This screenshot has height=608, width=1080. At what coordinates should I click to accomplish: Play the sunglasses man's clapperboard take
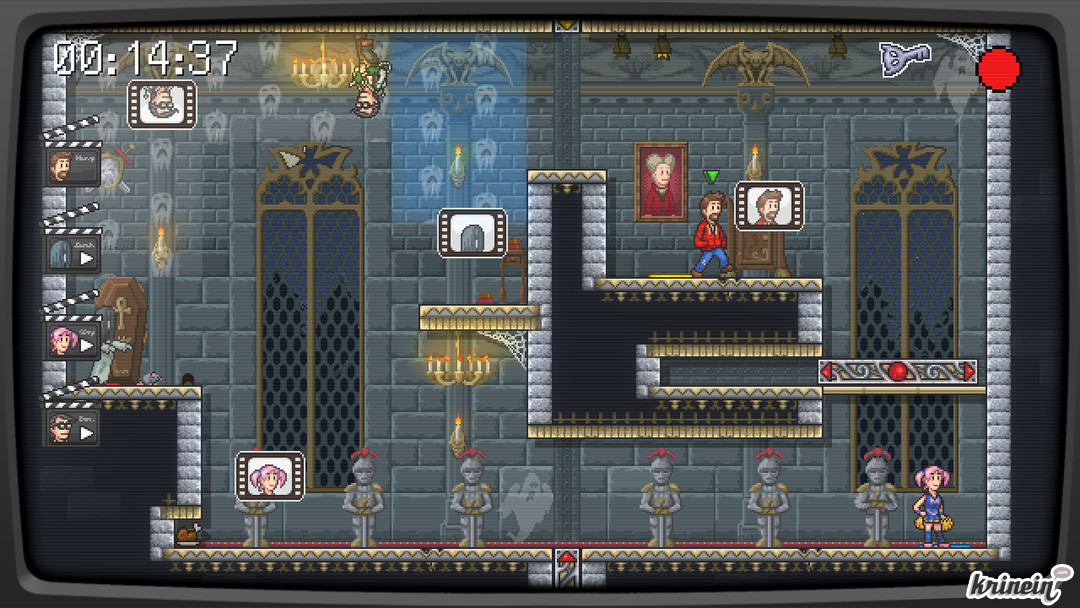pos(87,432)
